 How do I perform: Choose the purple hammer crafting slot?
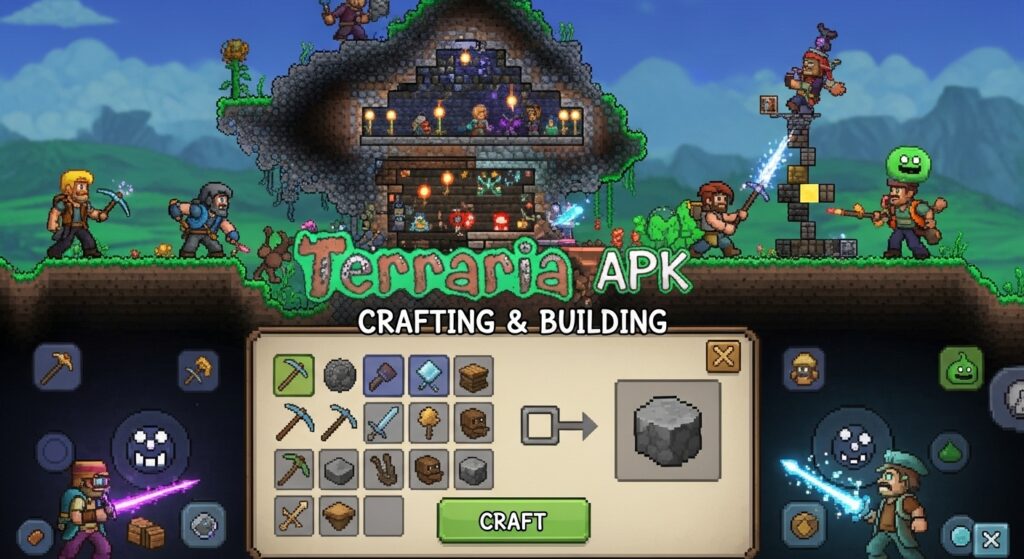pos(383,375)
